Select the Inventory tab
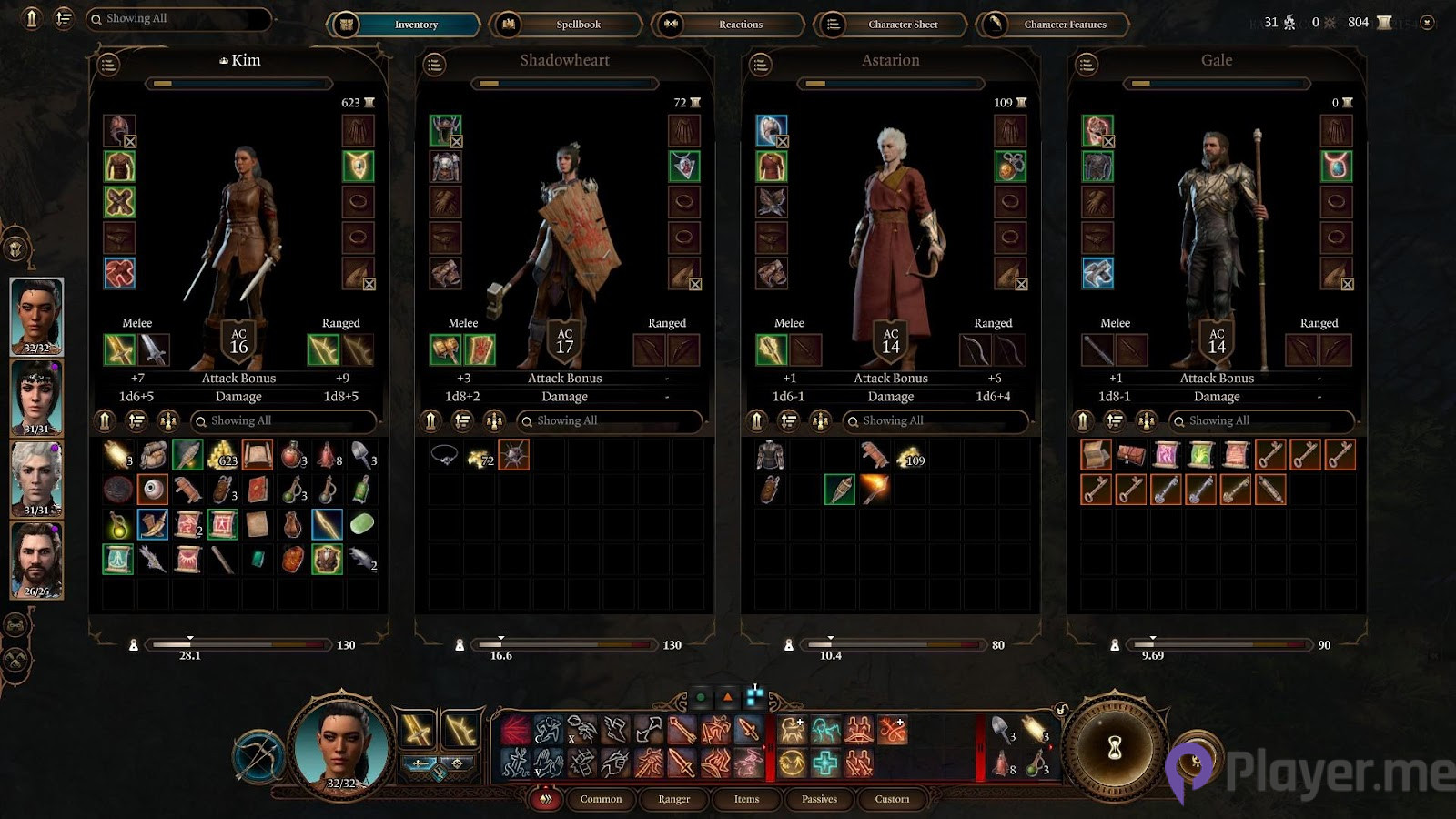The width and height of the screenshot is (1456, 819). coord(404,25)
